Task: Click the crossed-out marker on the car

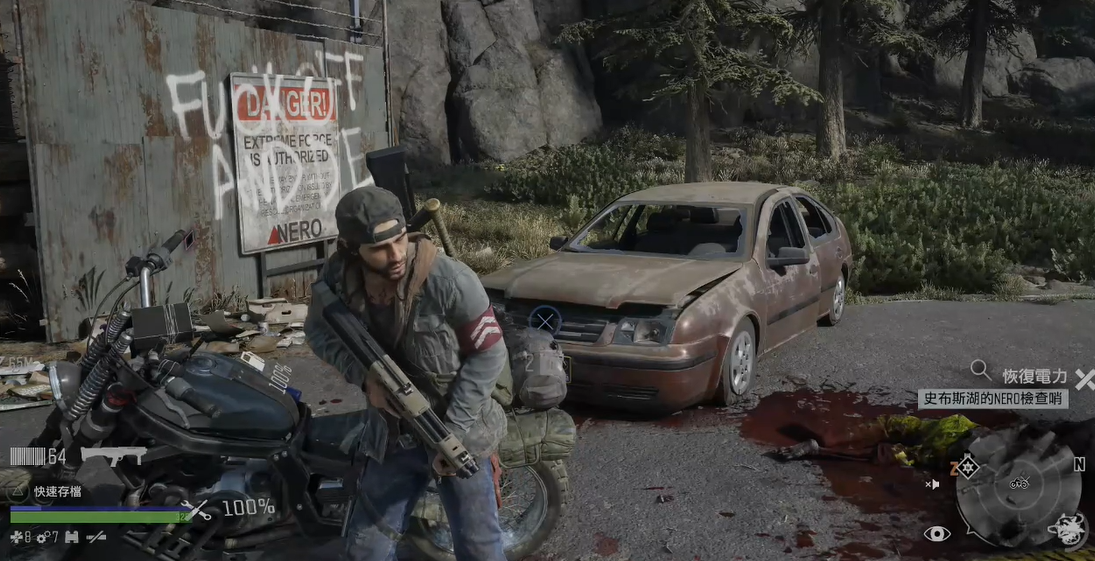Action: coord(544,320)
